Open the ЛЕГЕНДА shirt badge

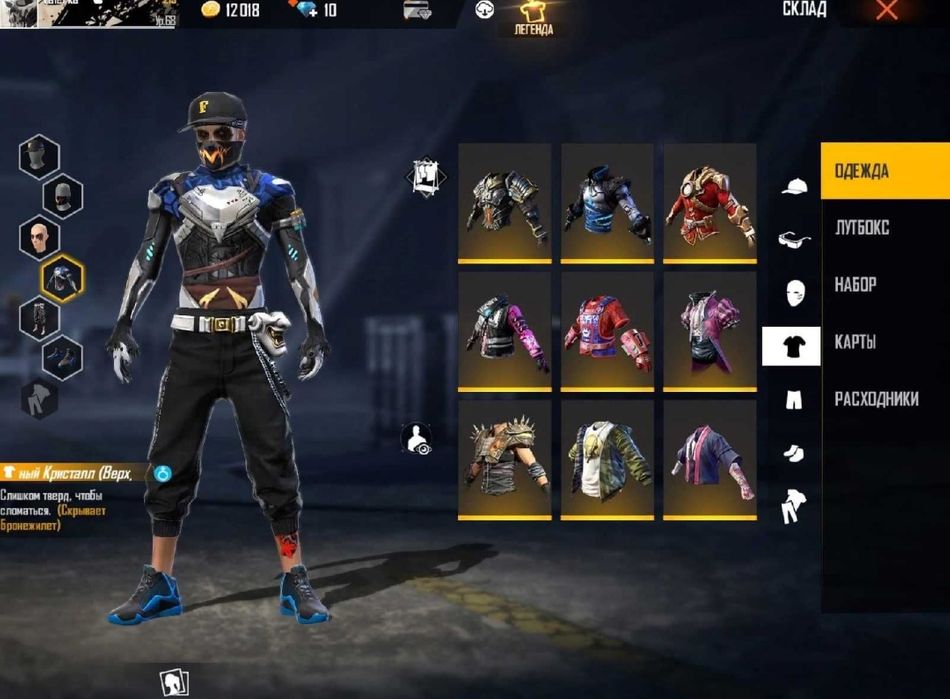tap(533, 18)
